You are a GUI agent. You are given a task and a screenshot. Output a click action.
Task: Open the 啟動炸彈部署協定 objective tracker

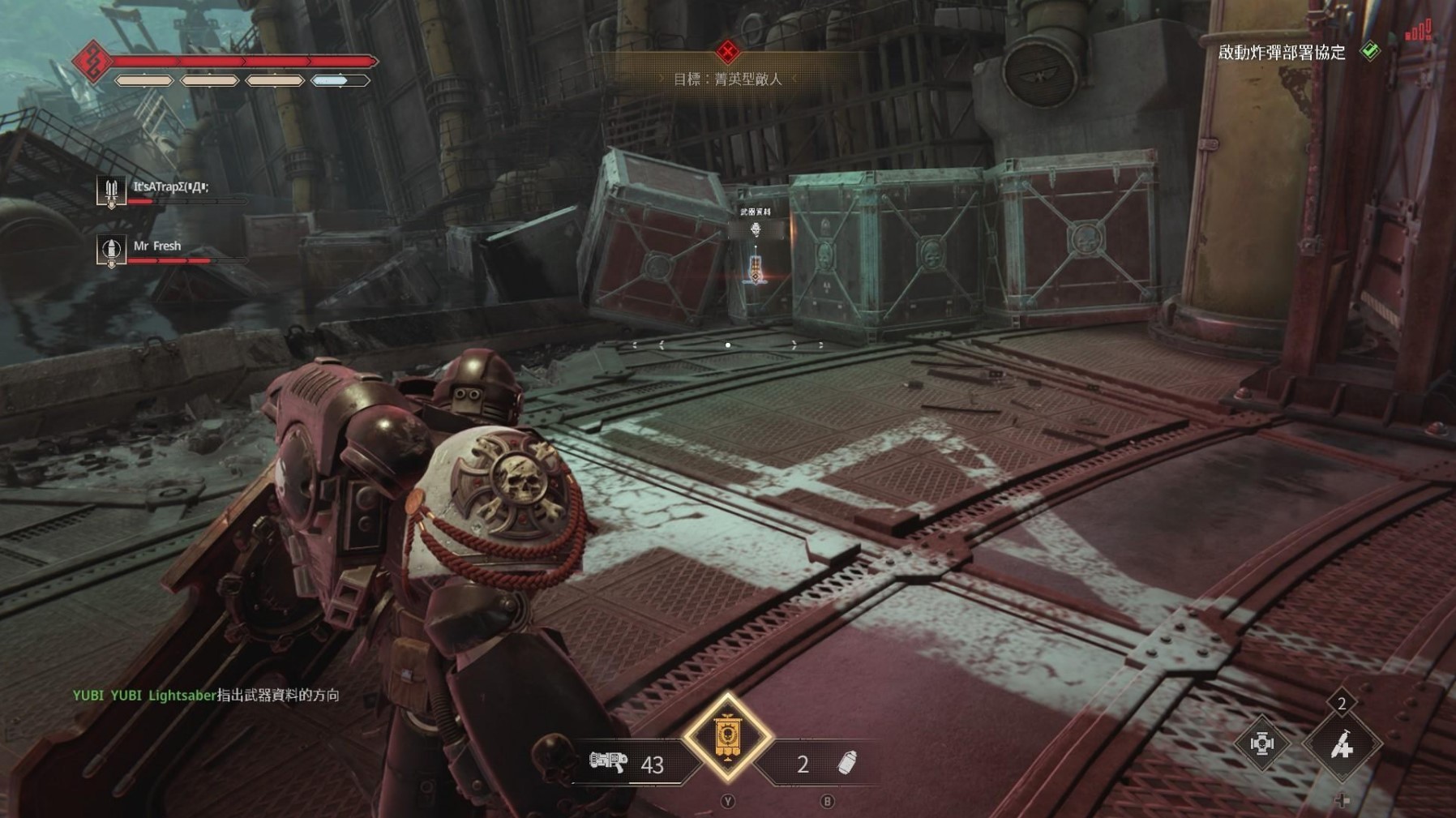tap(1282, 53)
